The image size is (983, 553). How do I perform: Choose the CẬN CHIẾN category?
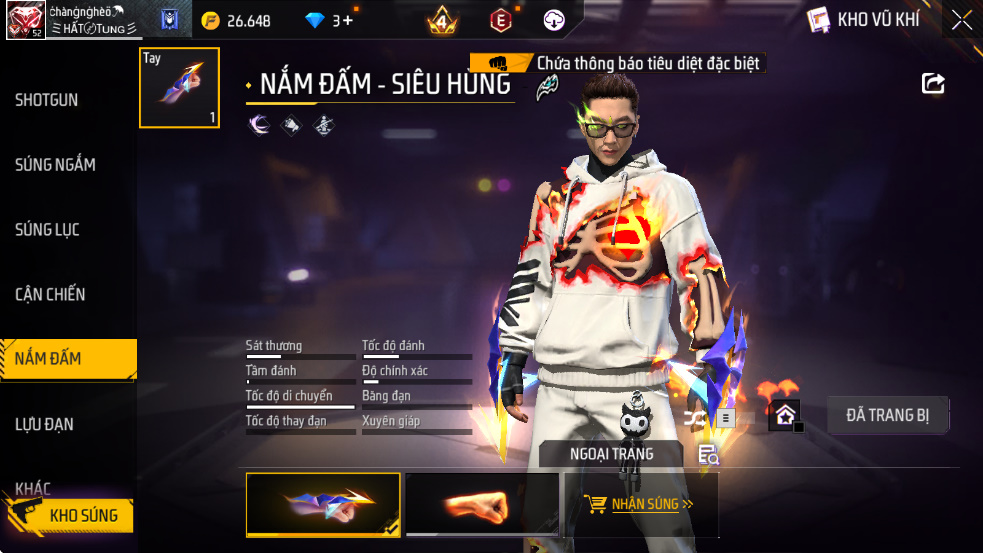point(50,295)
